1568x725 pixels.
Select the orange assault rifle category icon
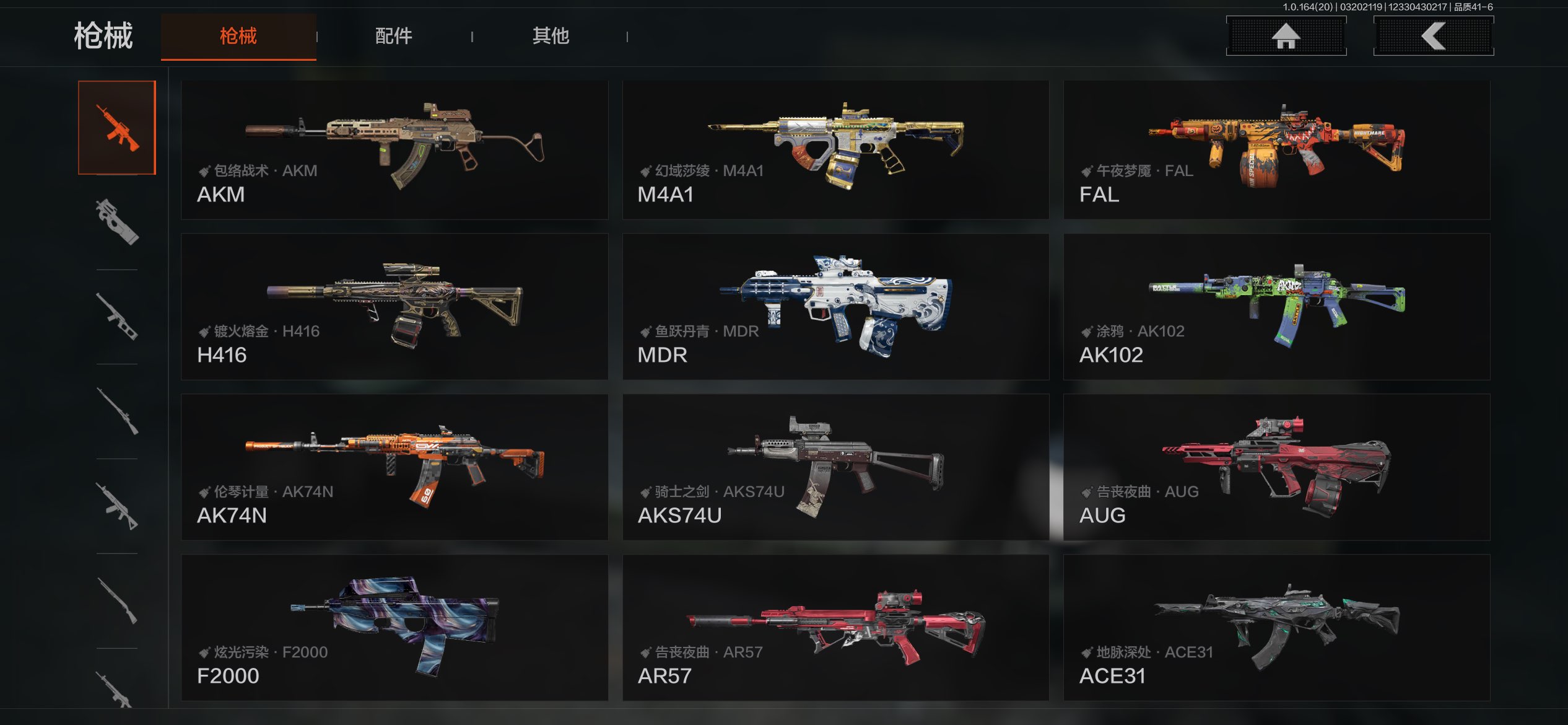[117, 128]
